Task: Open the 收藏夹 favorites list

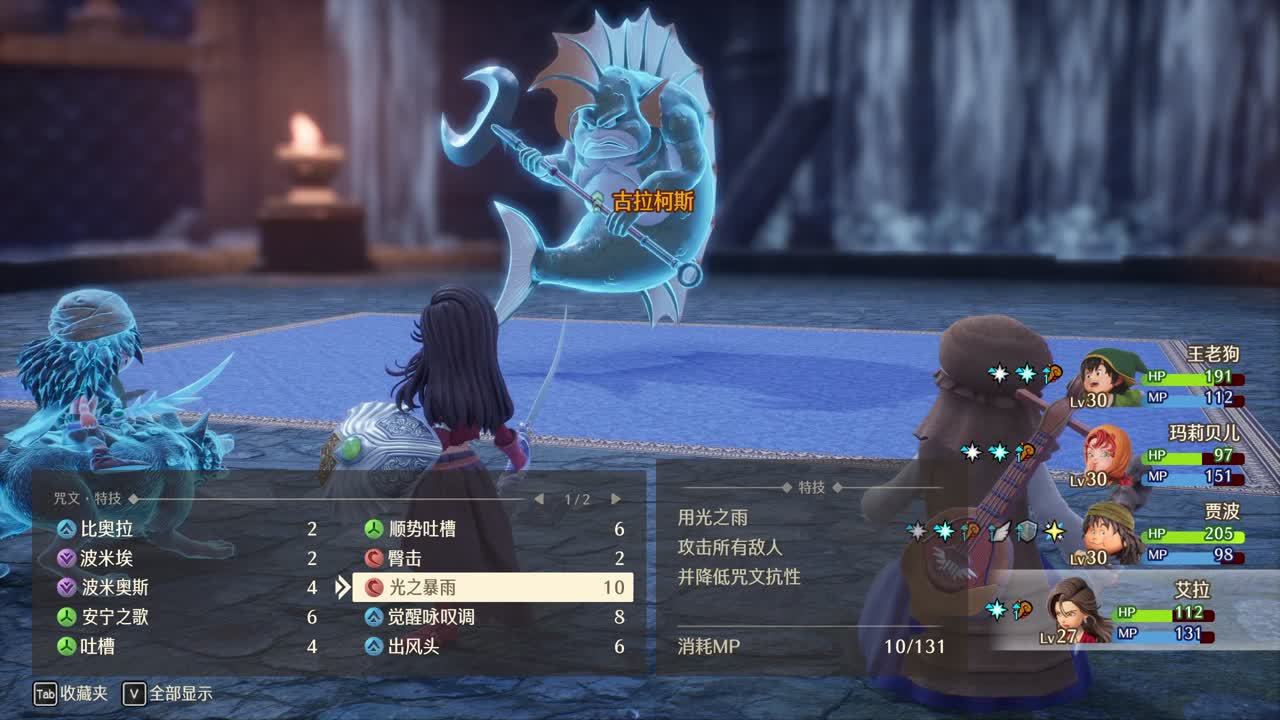Action: pyautogui.click(x=71, y=693)
